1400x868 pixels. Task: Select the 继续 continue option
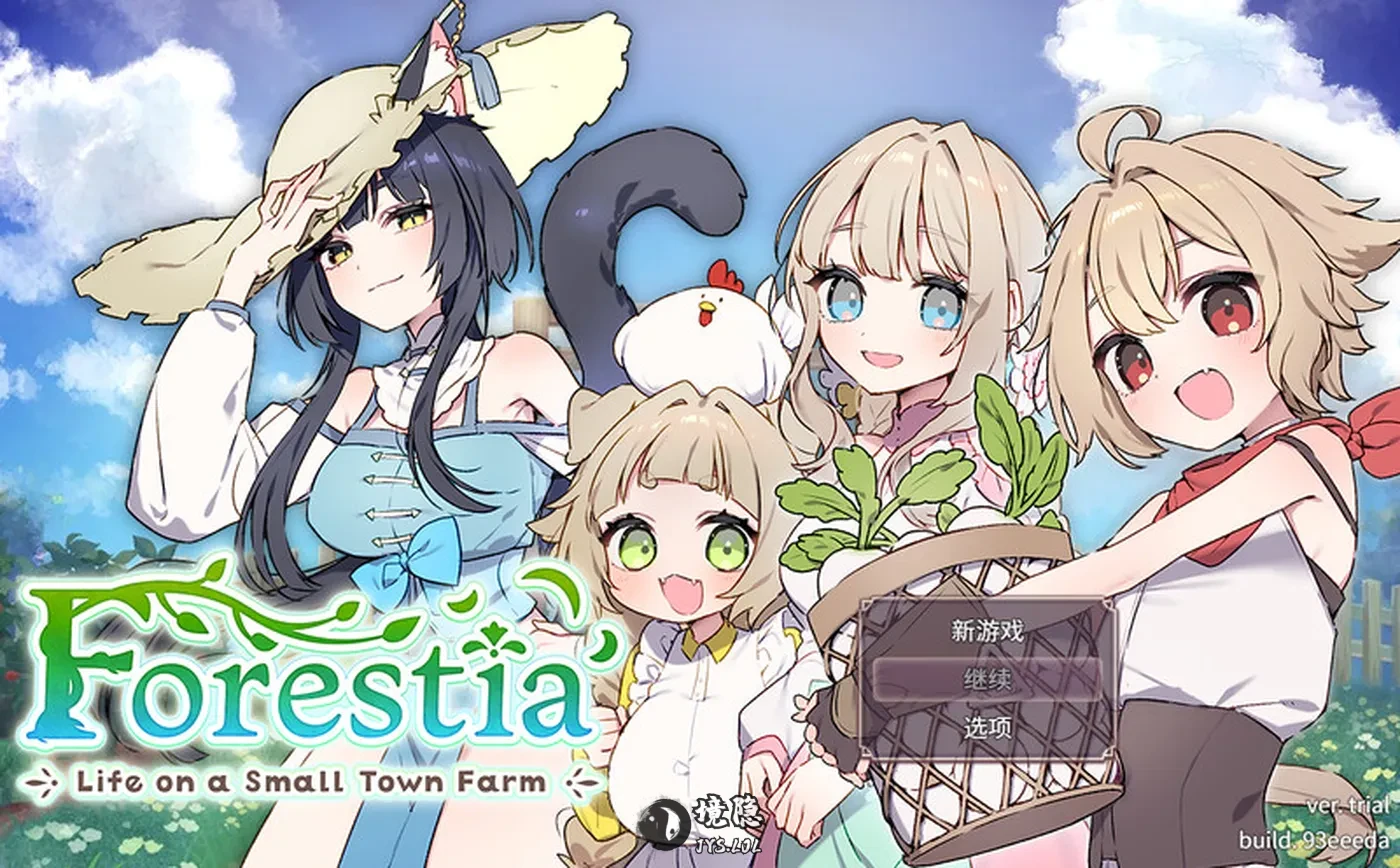987,680
